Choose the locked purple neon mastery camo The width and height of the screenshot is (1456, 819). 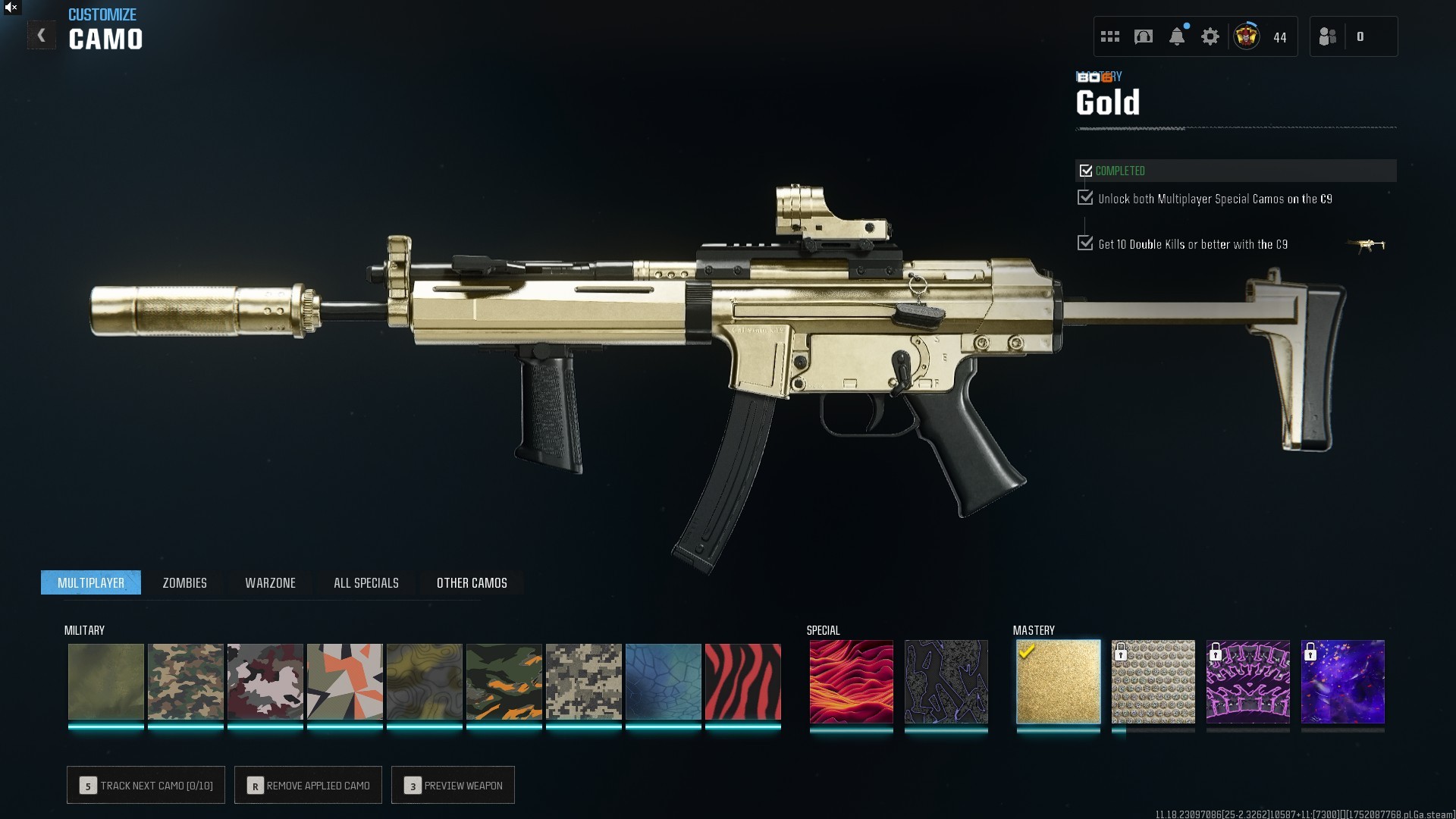[1247, 682]
